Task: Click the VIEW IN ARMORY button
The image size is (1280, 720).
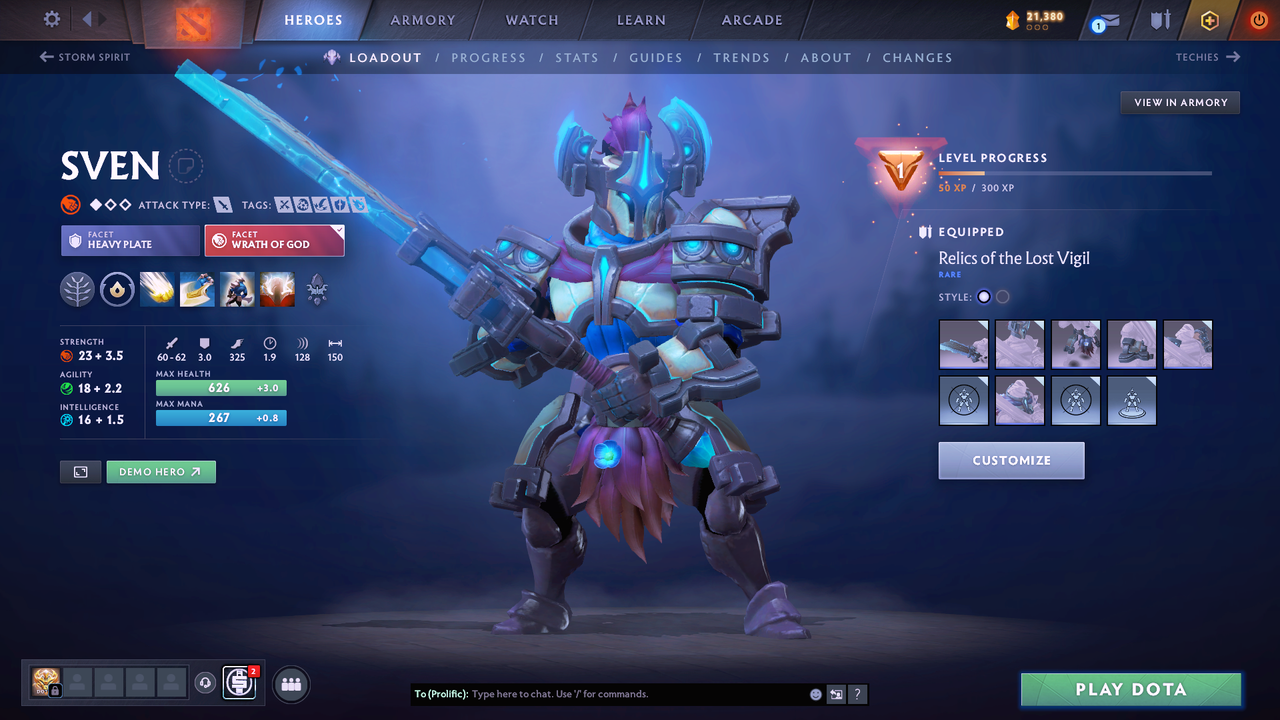Action: (1179, 102)
